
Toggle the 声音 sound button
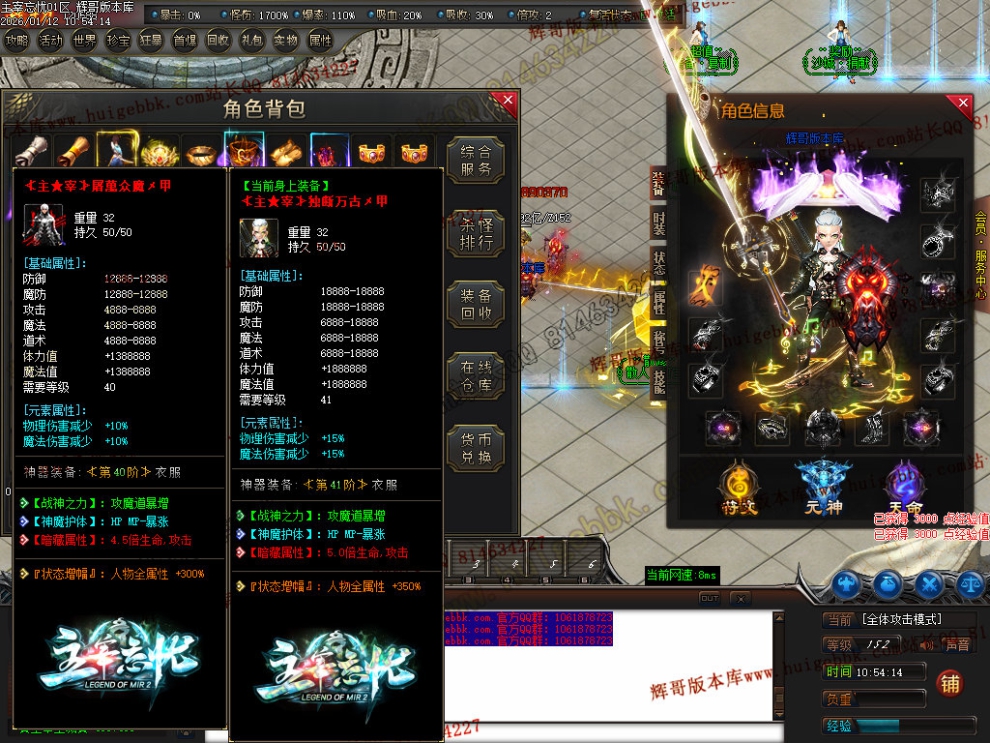[x=957, y=645]
